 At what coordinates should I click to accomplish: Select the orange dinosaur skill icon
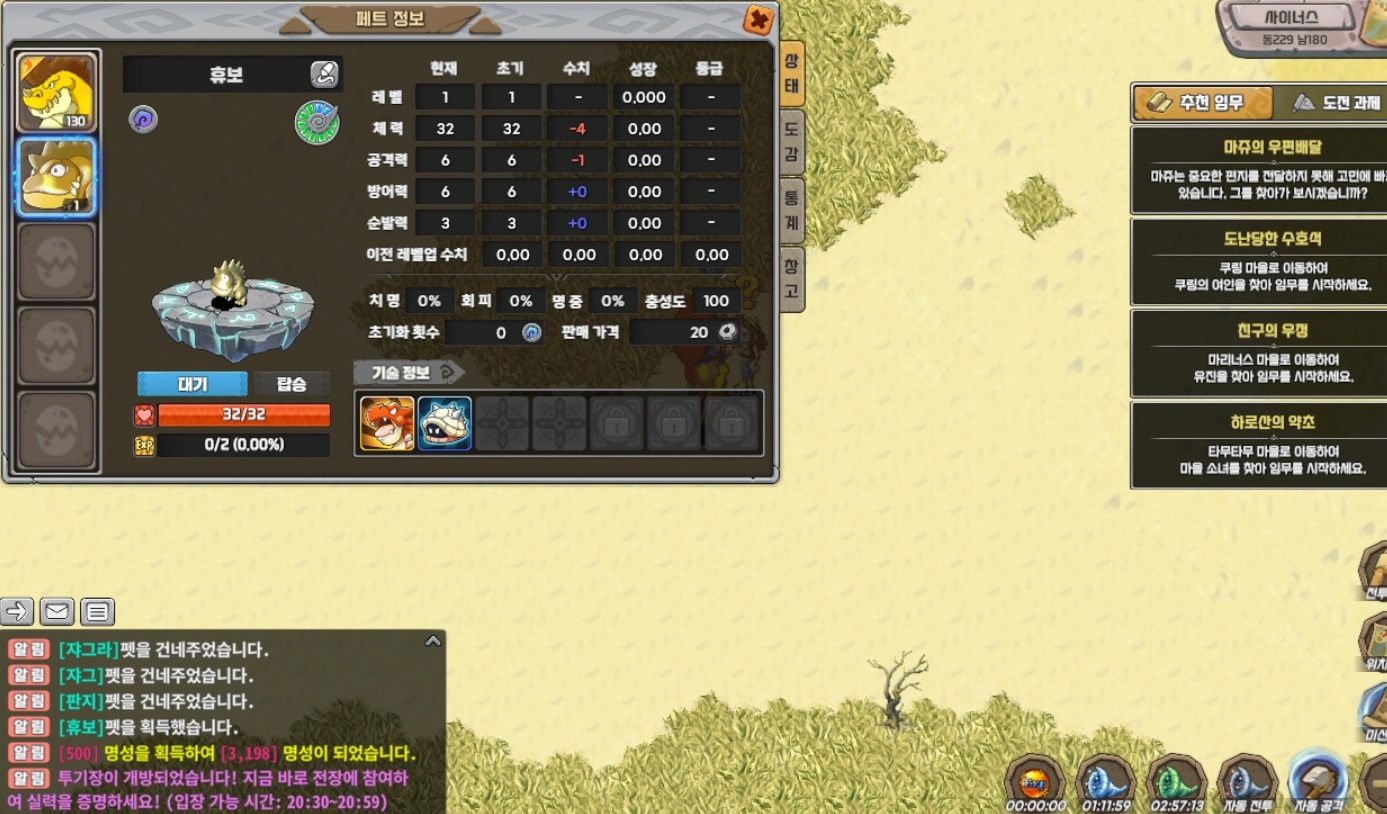(387, 423)
